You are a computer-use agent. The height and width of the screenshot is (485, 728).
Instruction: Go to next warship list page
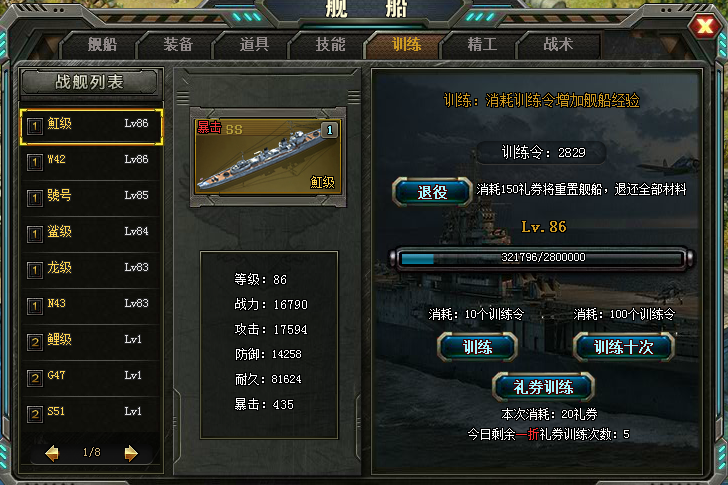coord(130,453)
